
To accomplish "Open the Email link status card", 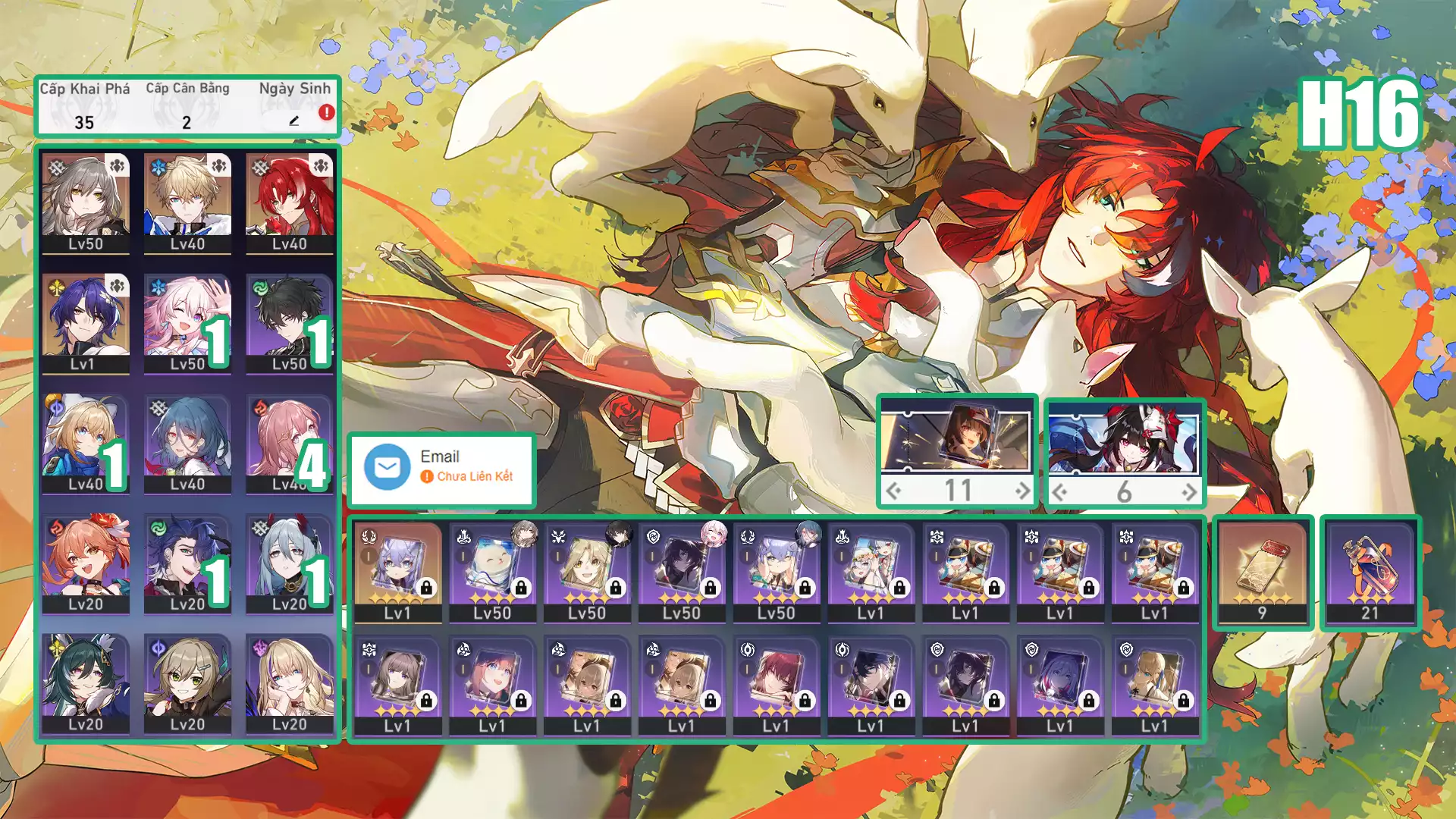I will [x=441, y=469].
